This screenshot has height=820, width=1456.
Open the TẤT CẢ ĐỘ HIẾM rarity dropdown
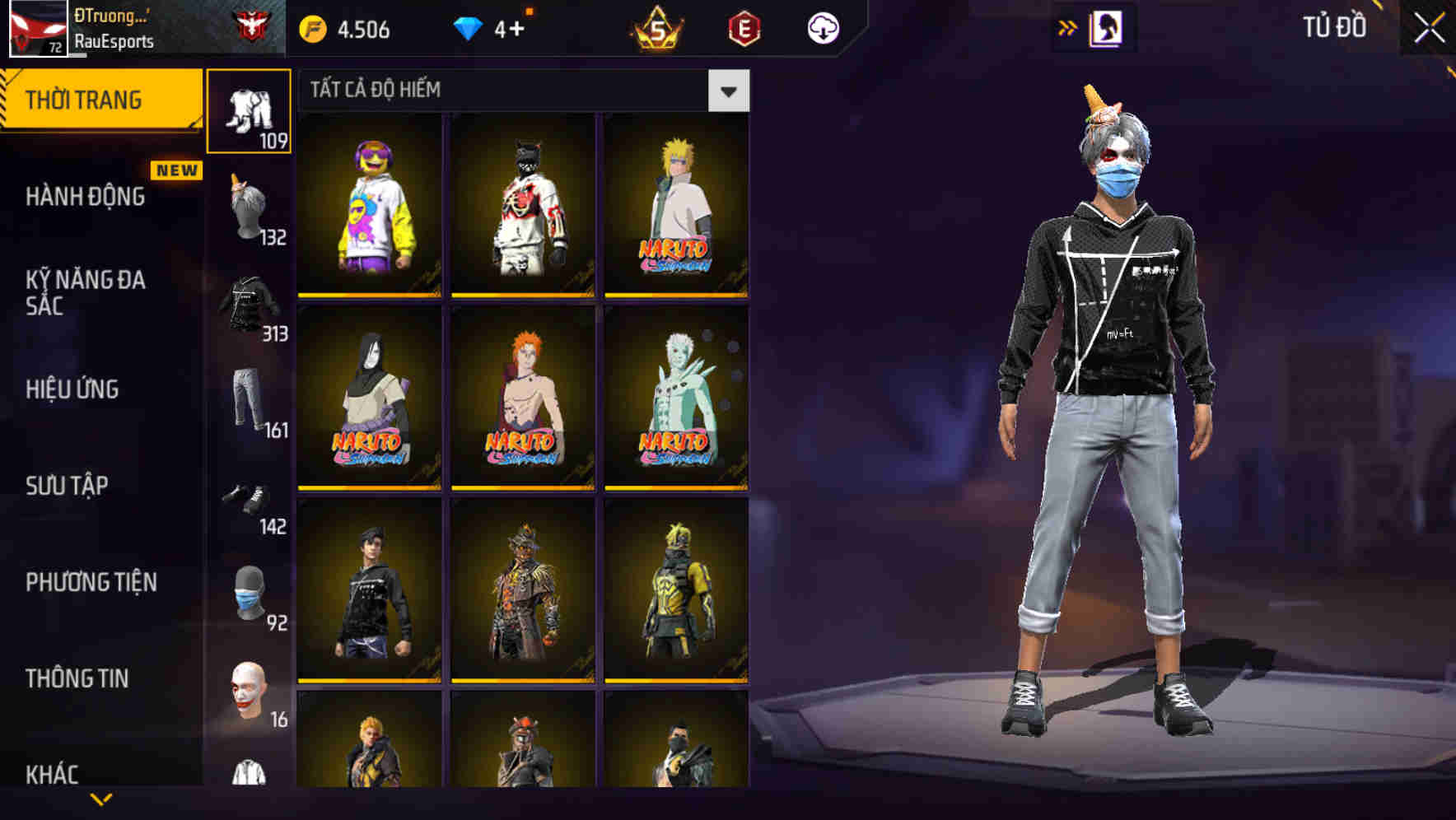click(x=728, y=91)
